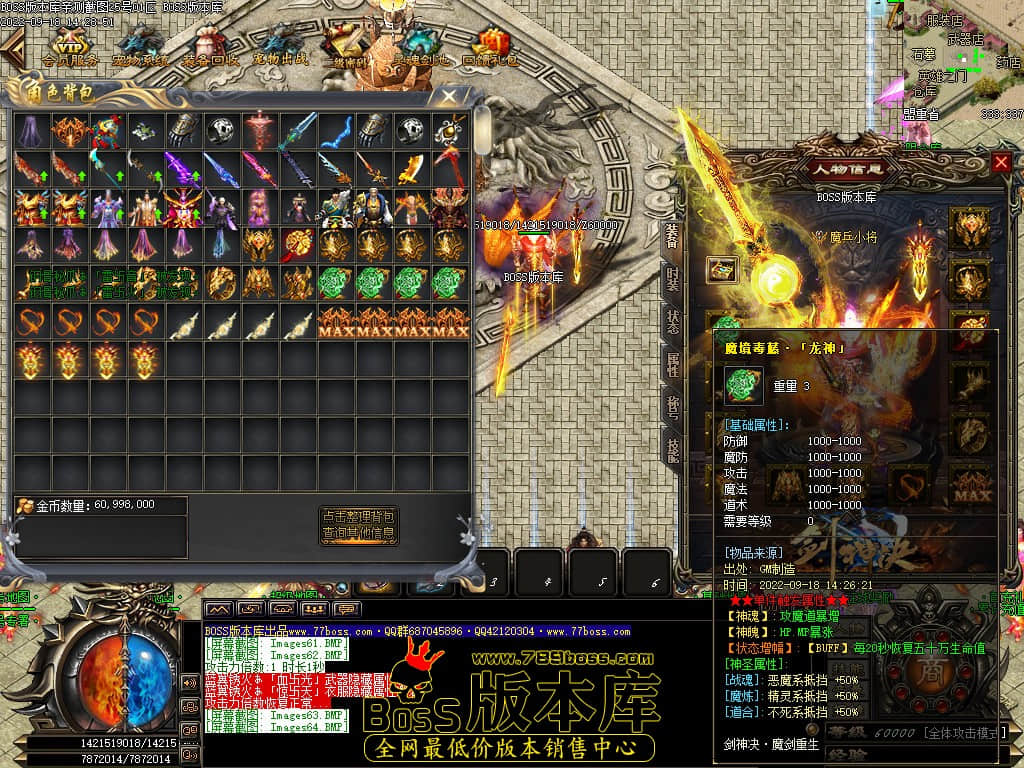Switch to the 时装 fashion tab
This screenshot has width=1024, height=768.
point(674,276)
